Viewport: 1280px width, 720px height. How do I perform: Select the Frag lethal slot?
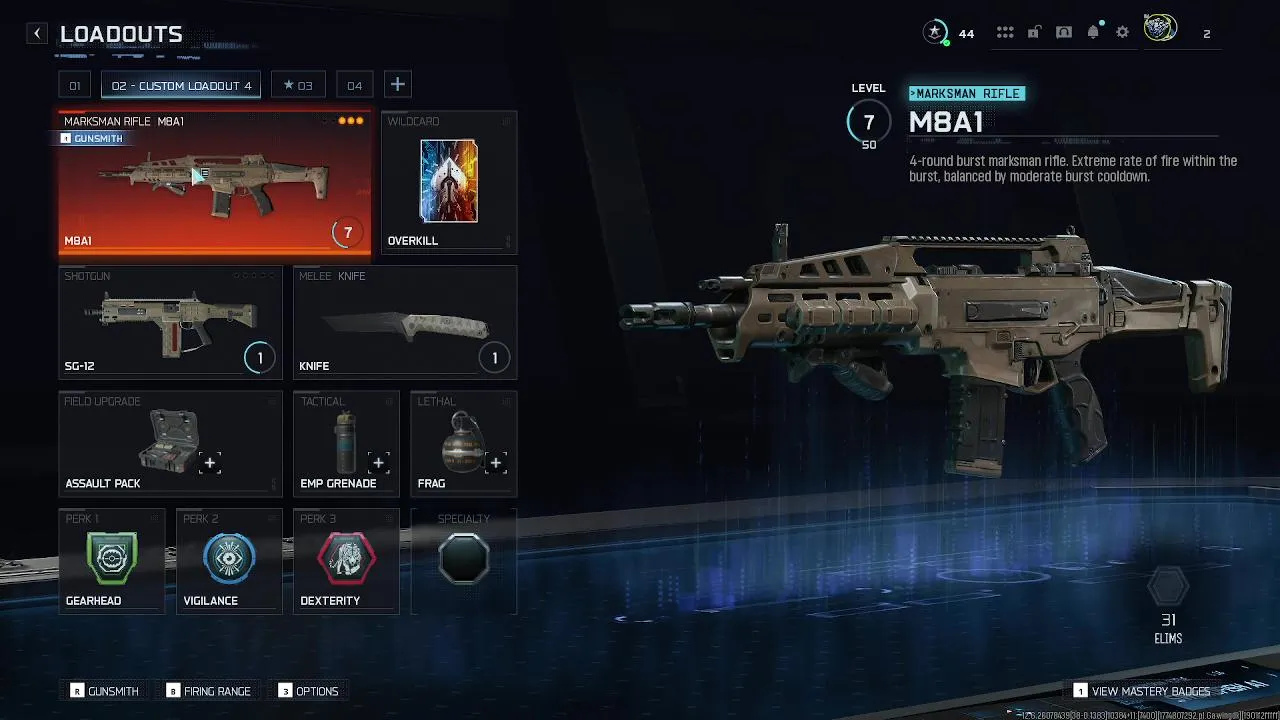[x=464, y=443]
